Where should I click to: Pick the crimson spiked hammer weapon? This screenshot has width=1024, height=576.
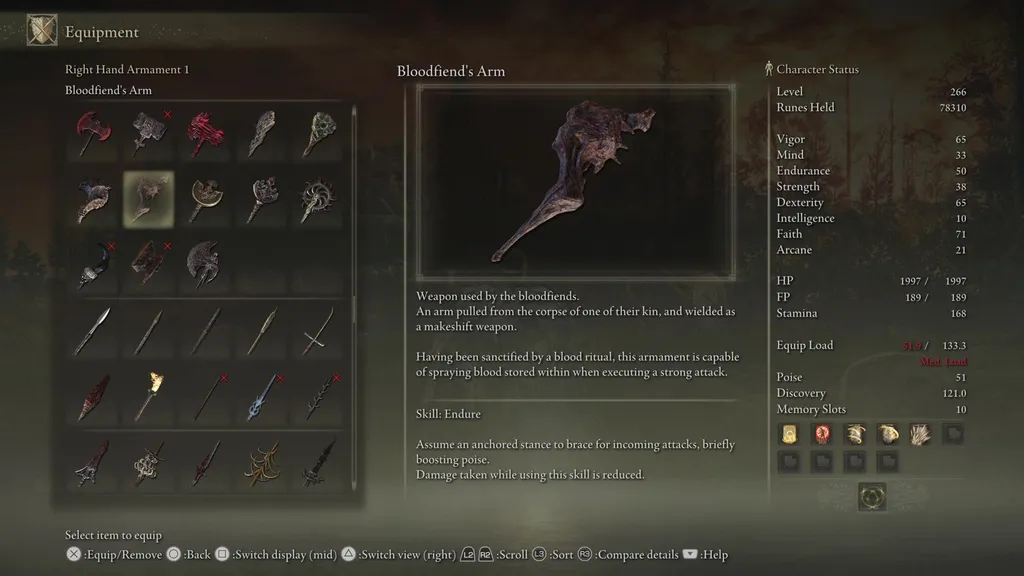point(205,134)
